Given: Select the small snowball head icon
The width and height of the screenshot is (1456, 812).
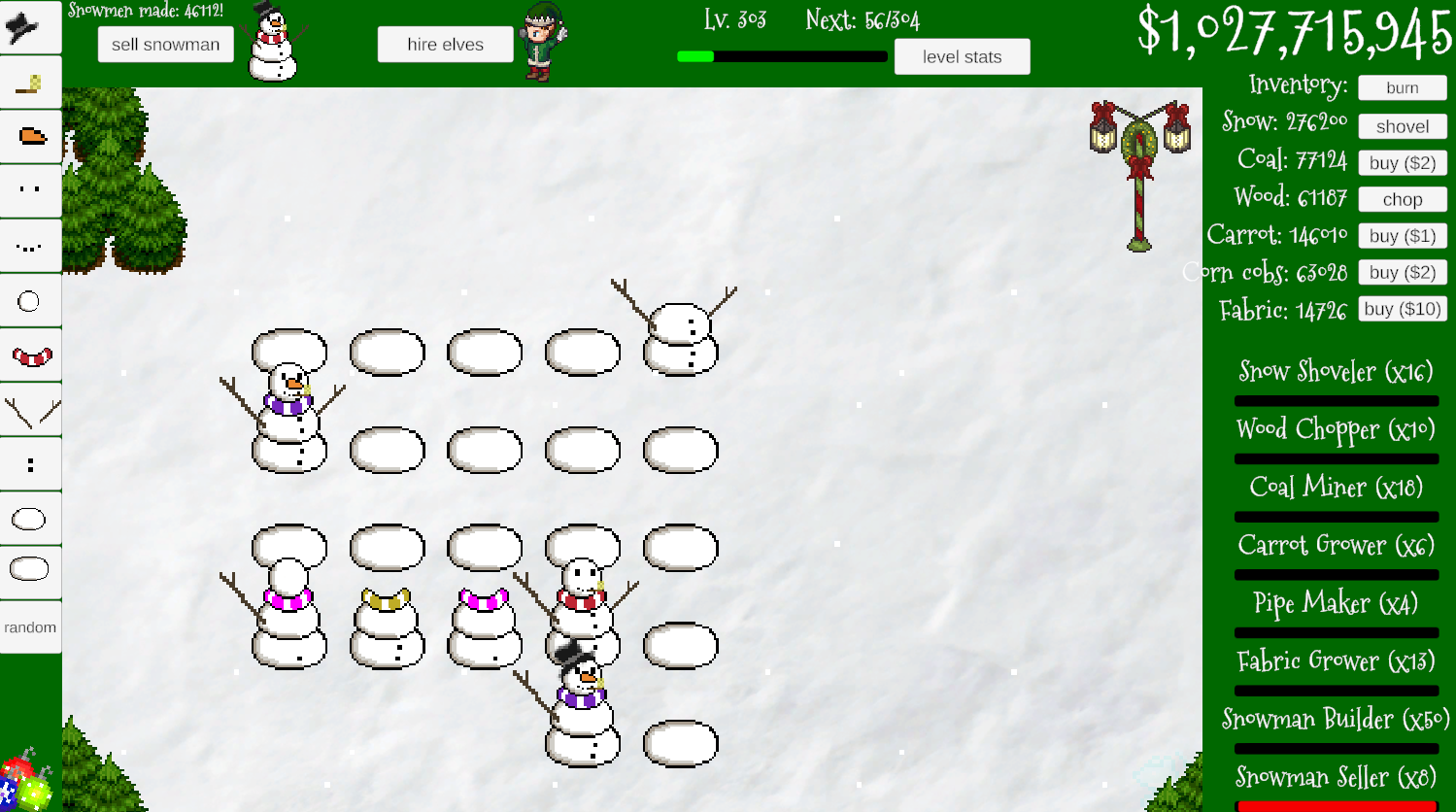Looking at the screenshot, I should (x=29, y=301).
